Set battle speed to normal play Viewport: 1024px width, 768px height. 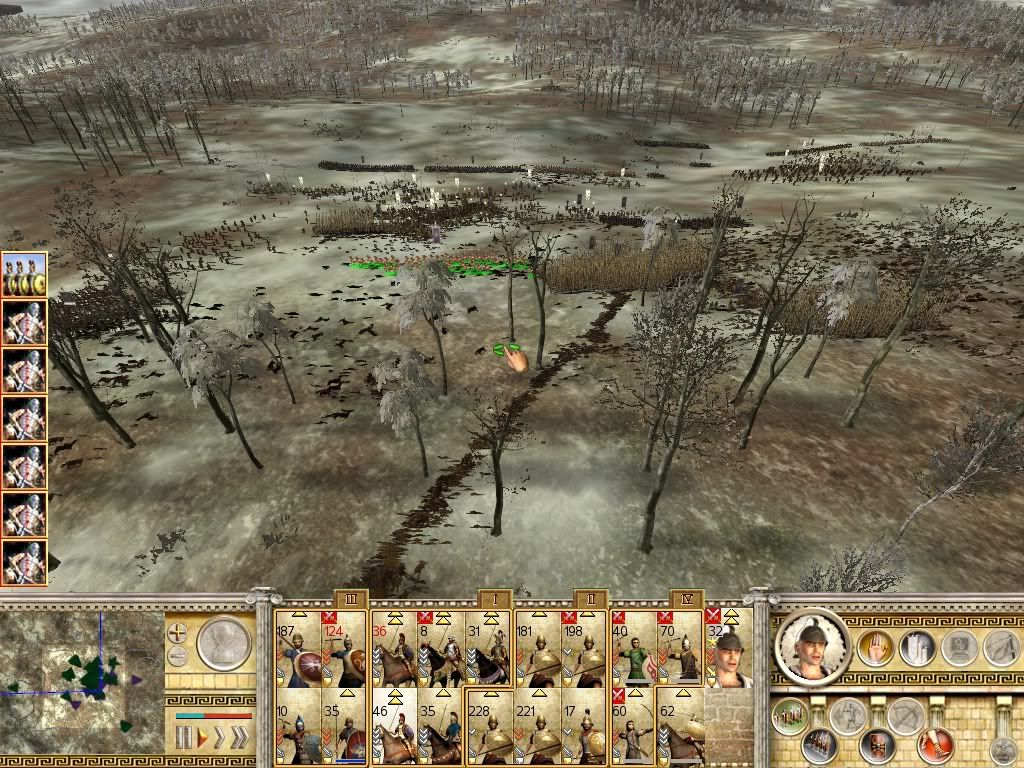click(x=204, y=739)
